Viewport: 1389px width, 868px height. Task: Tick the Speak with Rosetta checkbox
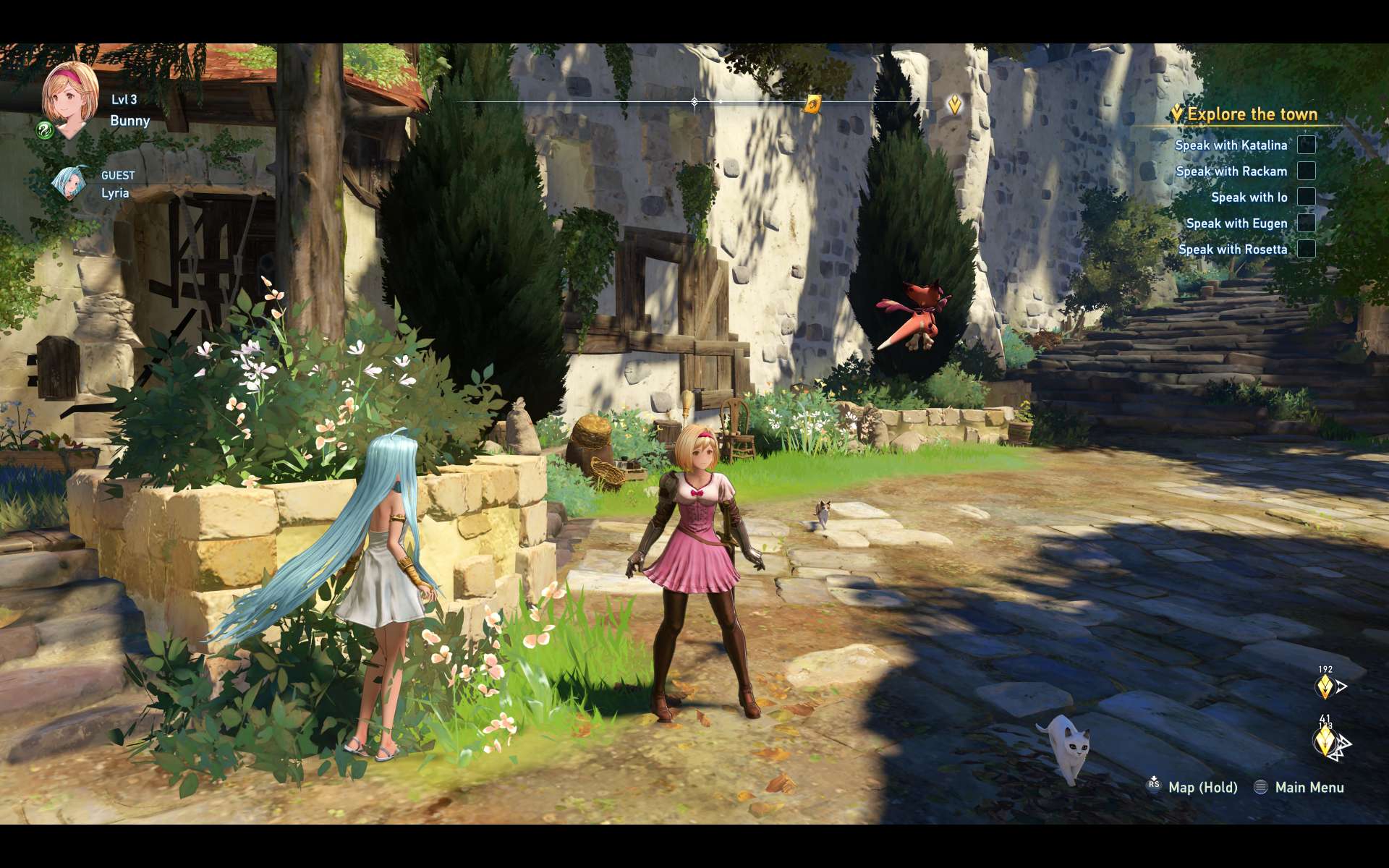pos(1306,249)
